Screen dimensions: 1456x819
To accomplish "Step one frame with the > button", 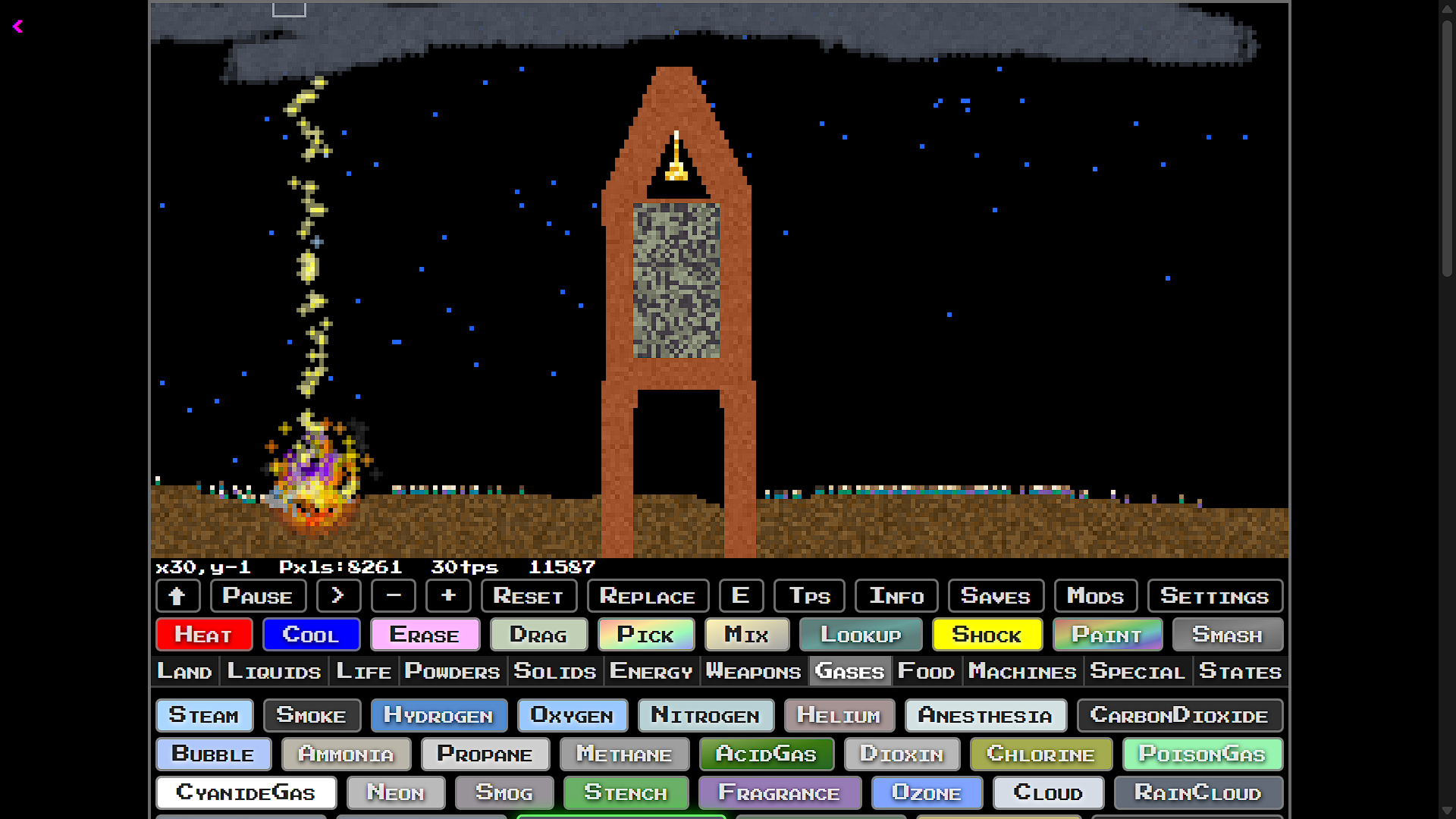I will tap(338, 596).
